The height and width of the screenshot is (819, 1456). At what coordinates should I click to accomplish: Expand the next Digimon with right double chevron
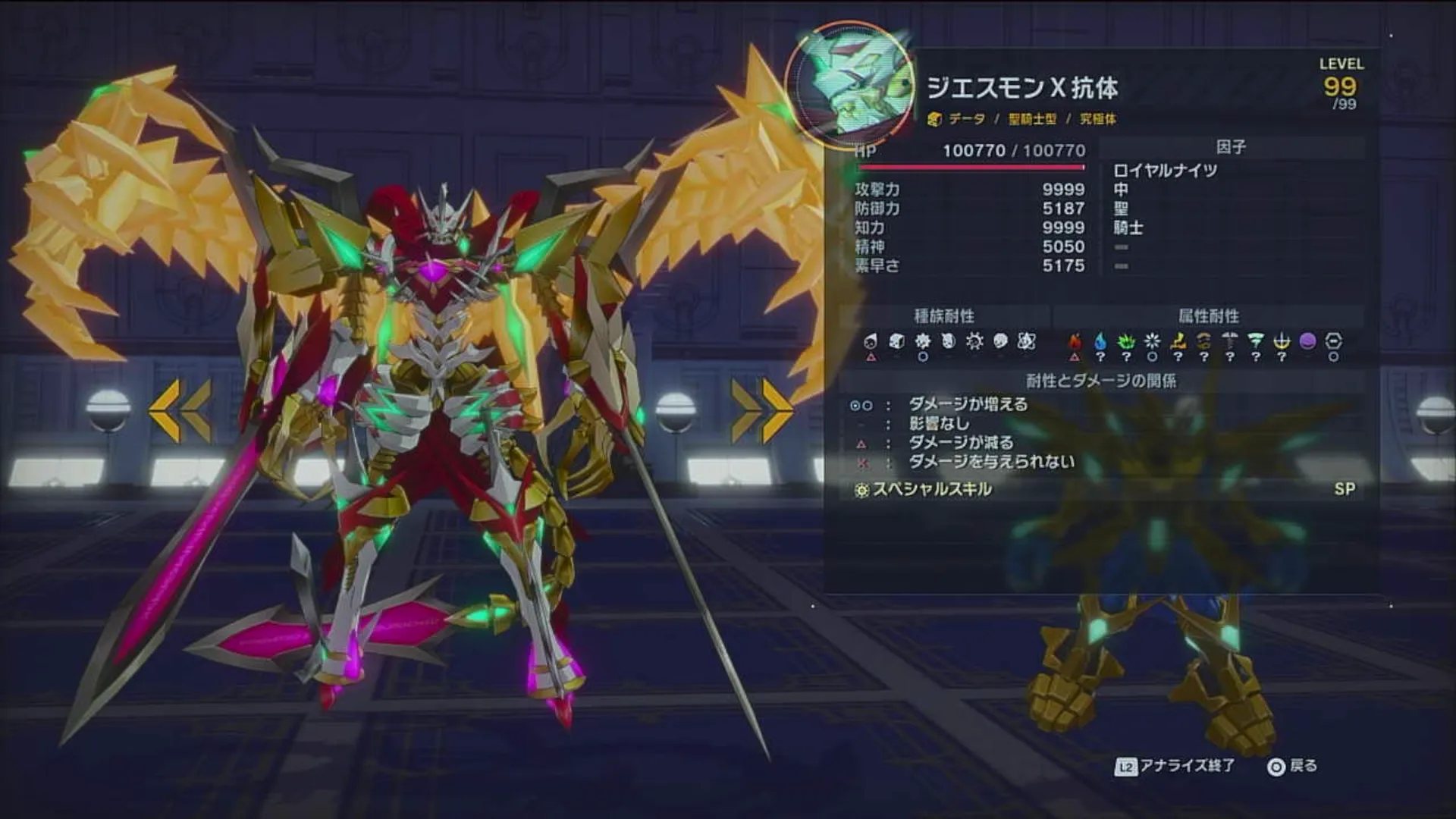coord(761,409)
